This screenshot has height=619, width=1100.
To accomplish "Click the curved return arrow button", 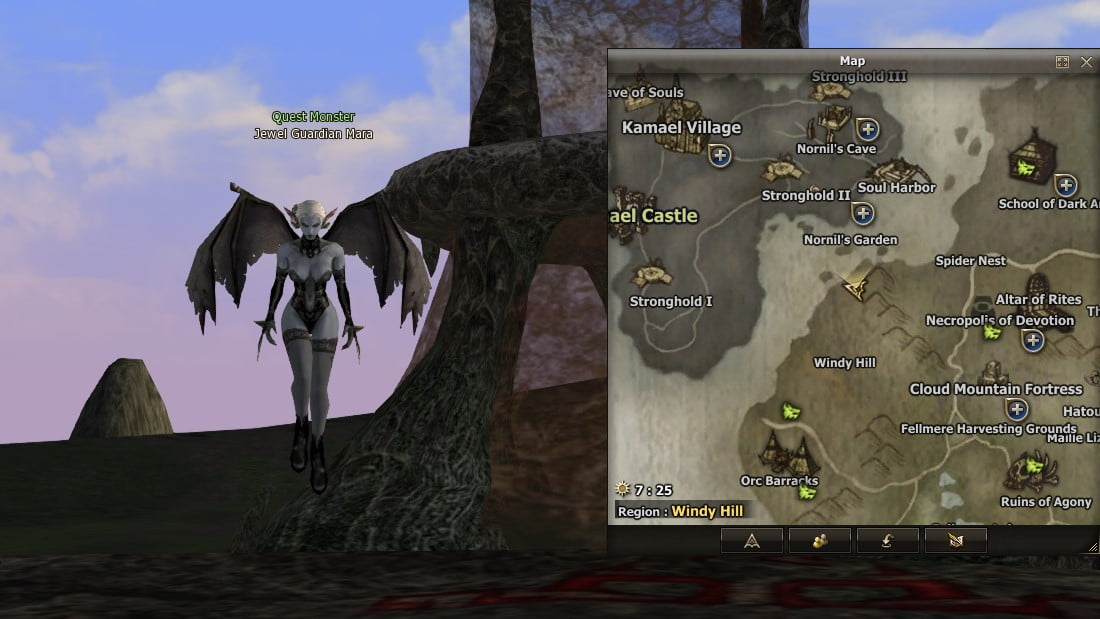I will pyautogui.click(x=887, y=541).
